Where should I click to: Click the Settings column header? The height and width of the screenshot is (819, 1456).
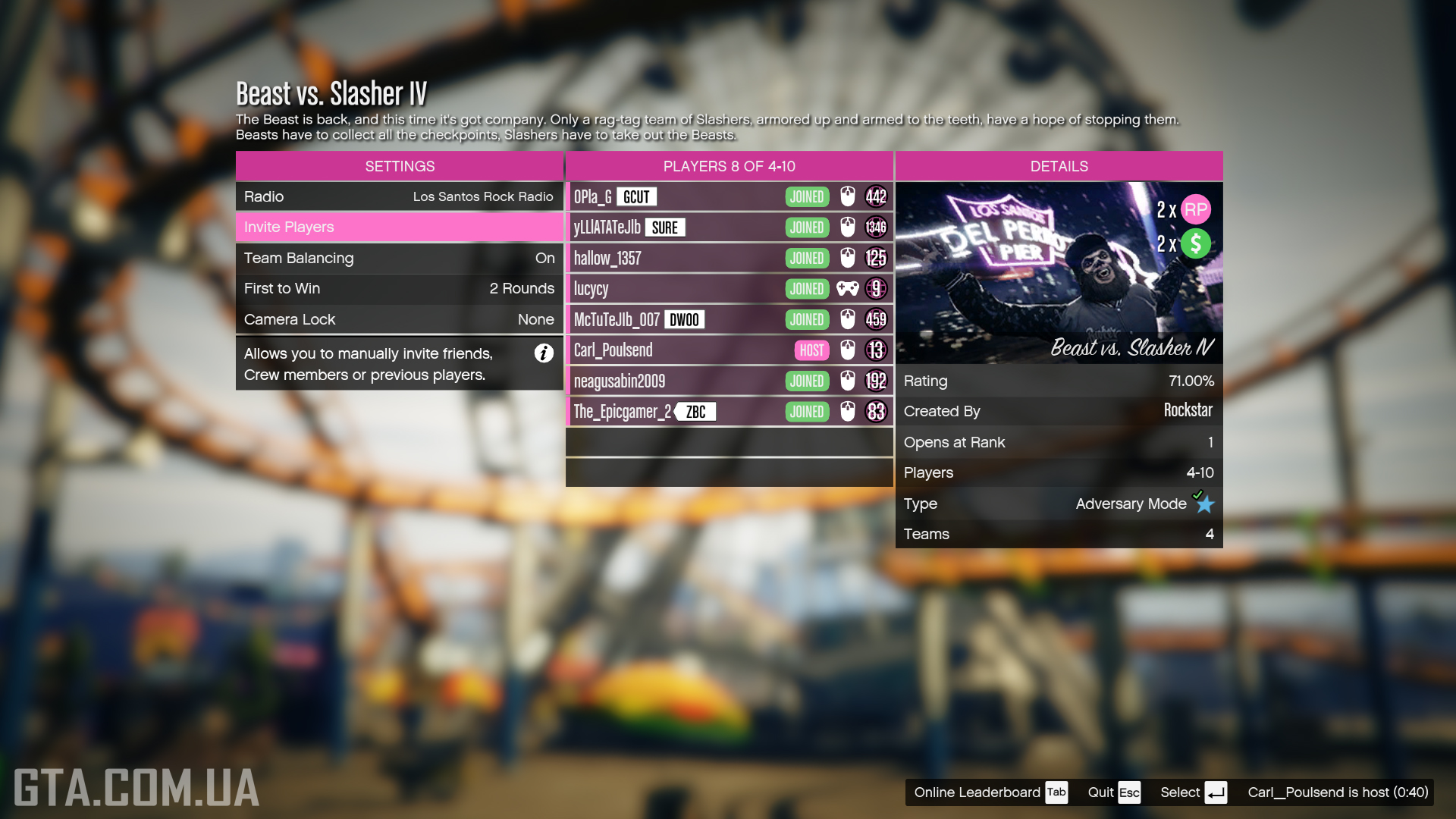(x=399, y=166)
